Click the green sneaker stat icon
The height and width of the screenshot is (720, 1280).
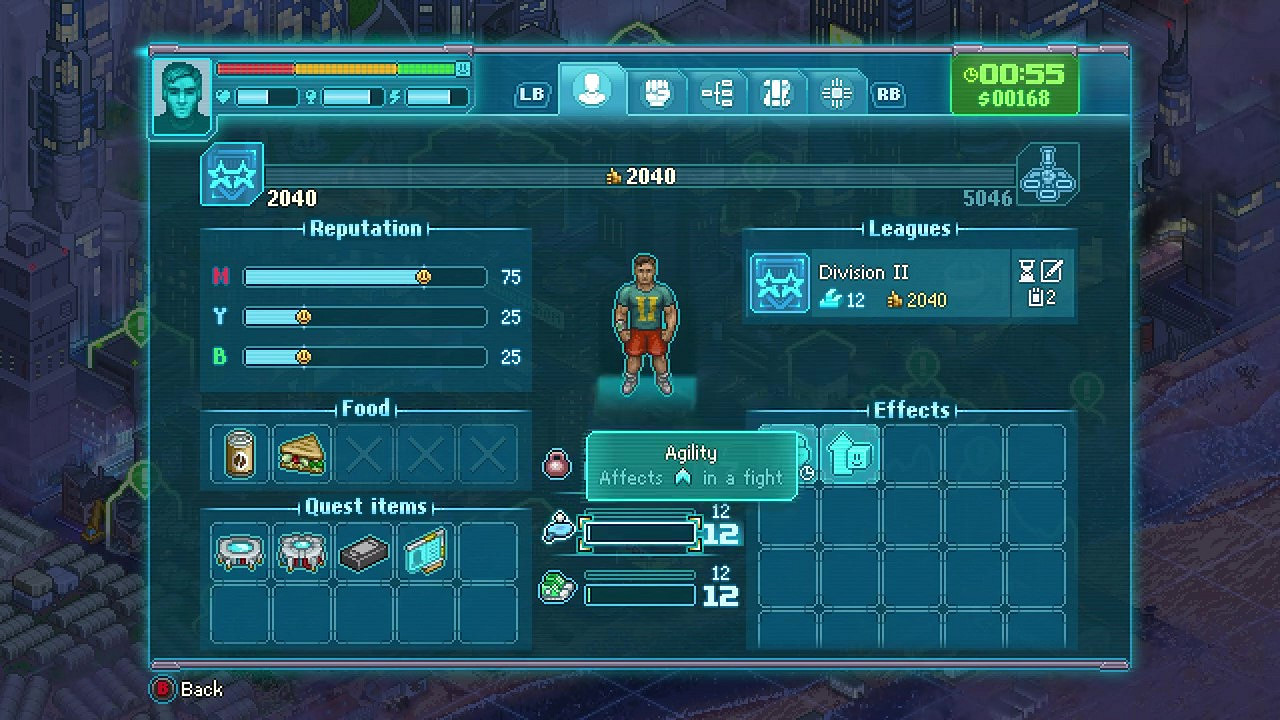tap(557, 587)
